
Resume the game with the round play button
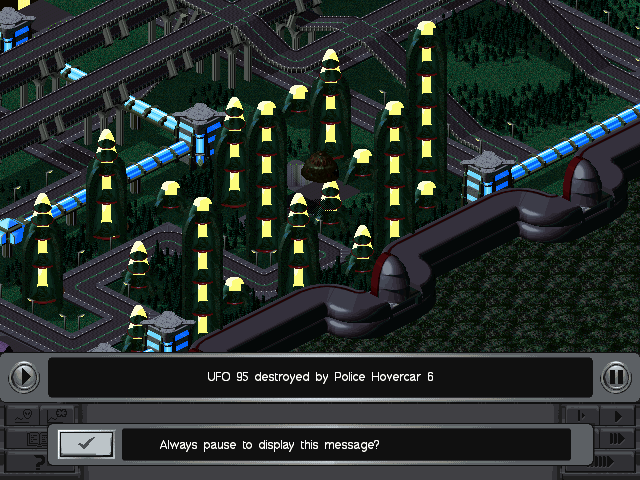(24, 377)
